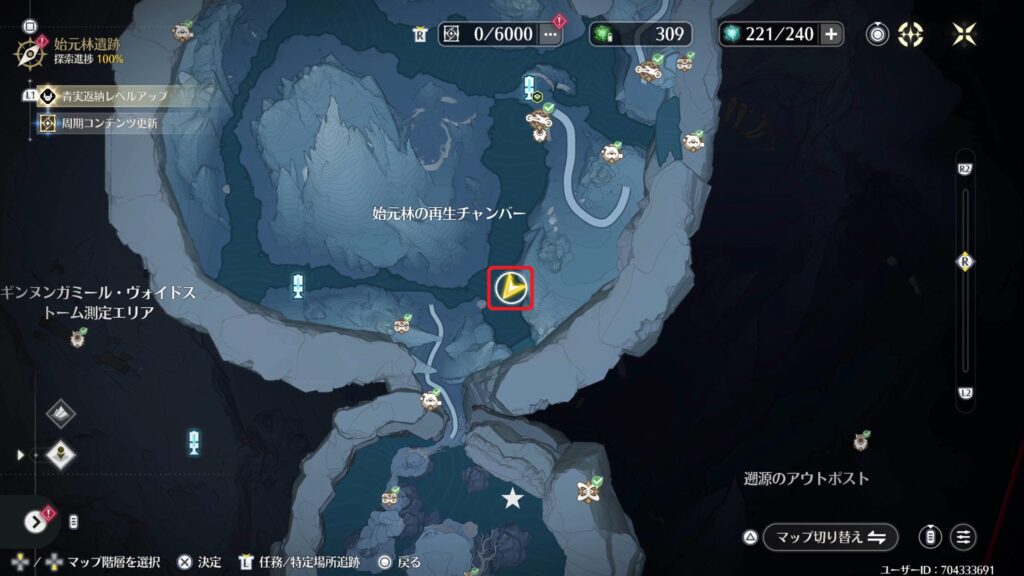The height and width of the screenshot is (576, 1024).
Task: Choose the underground map layer icon
Action: (x=62, y=455)
